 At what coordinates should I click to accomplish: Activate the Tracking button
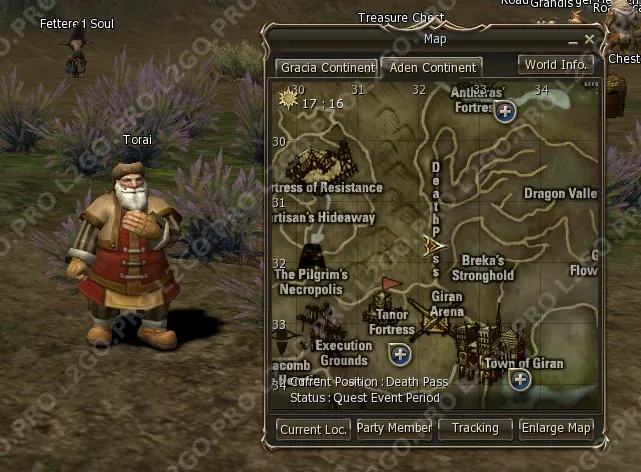coord(475,428)
